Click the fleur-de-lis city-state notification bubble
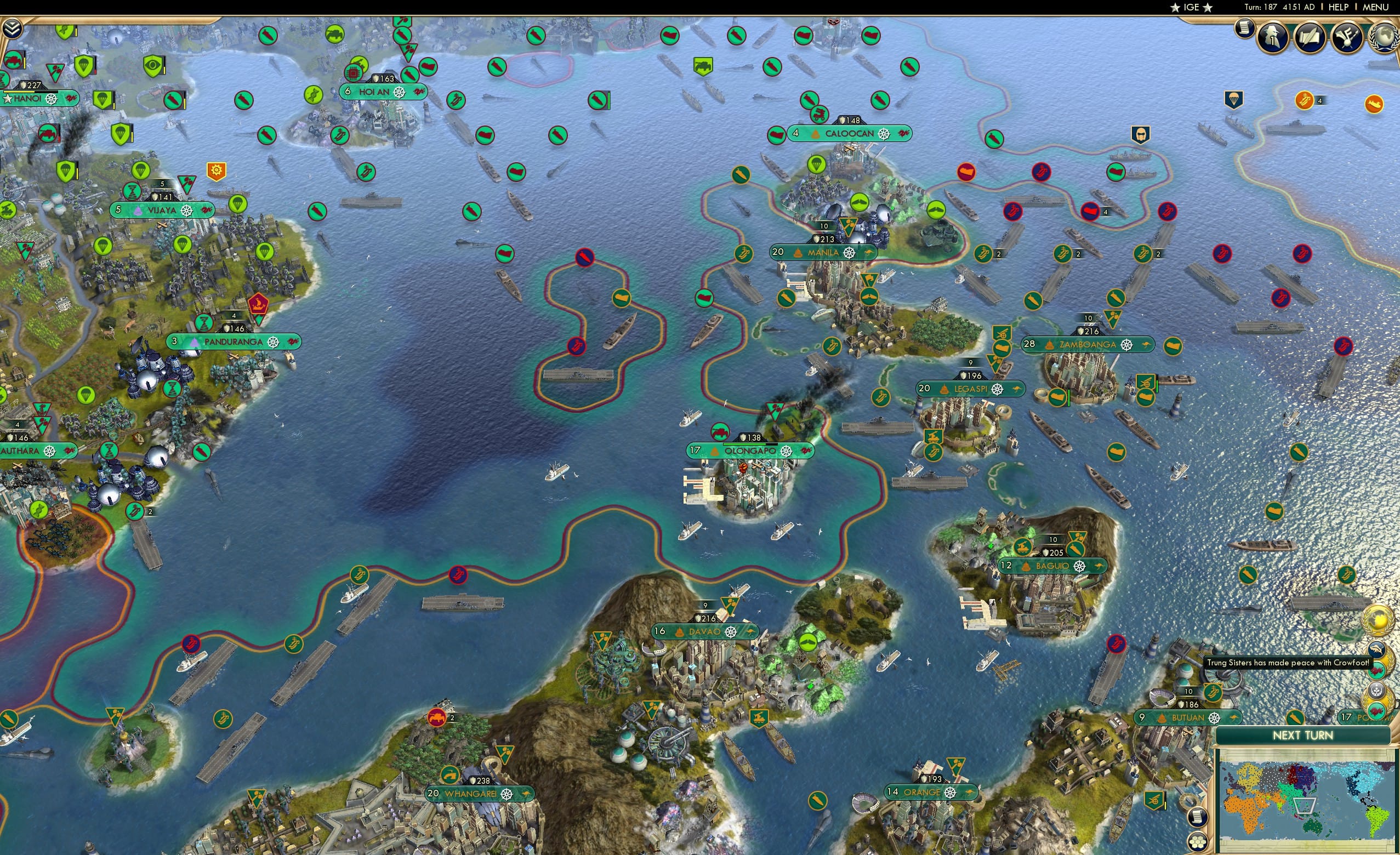This screenshot has height=855, width=1400. [x=1377, y=689]
